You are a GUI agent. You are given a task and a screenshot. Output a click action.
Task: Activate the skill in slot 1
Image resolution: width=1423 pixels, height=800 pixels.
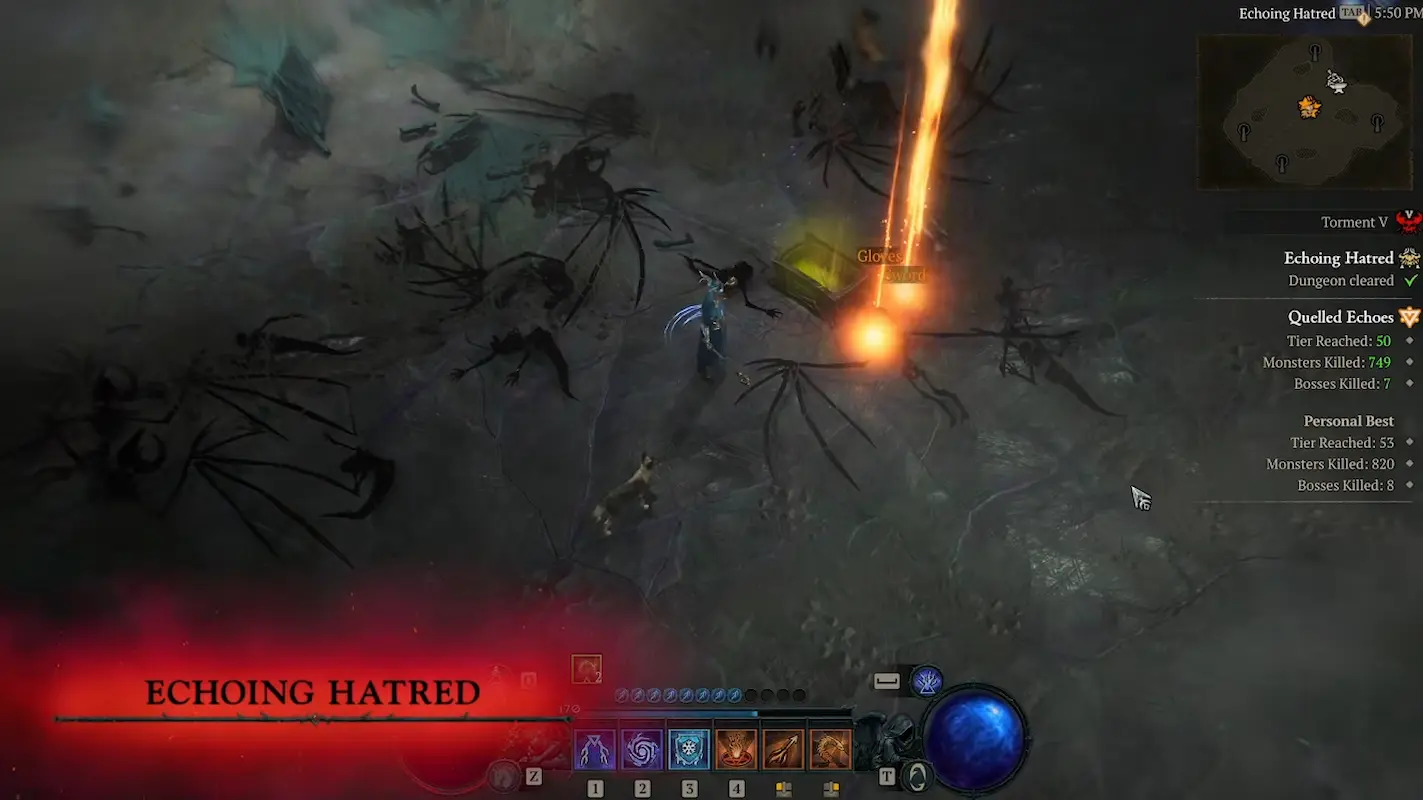point(596,747)
